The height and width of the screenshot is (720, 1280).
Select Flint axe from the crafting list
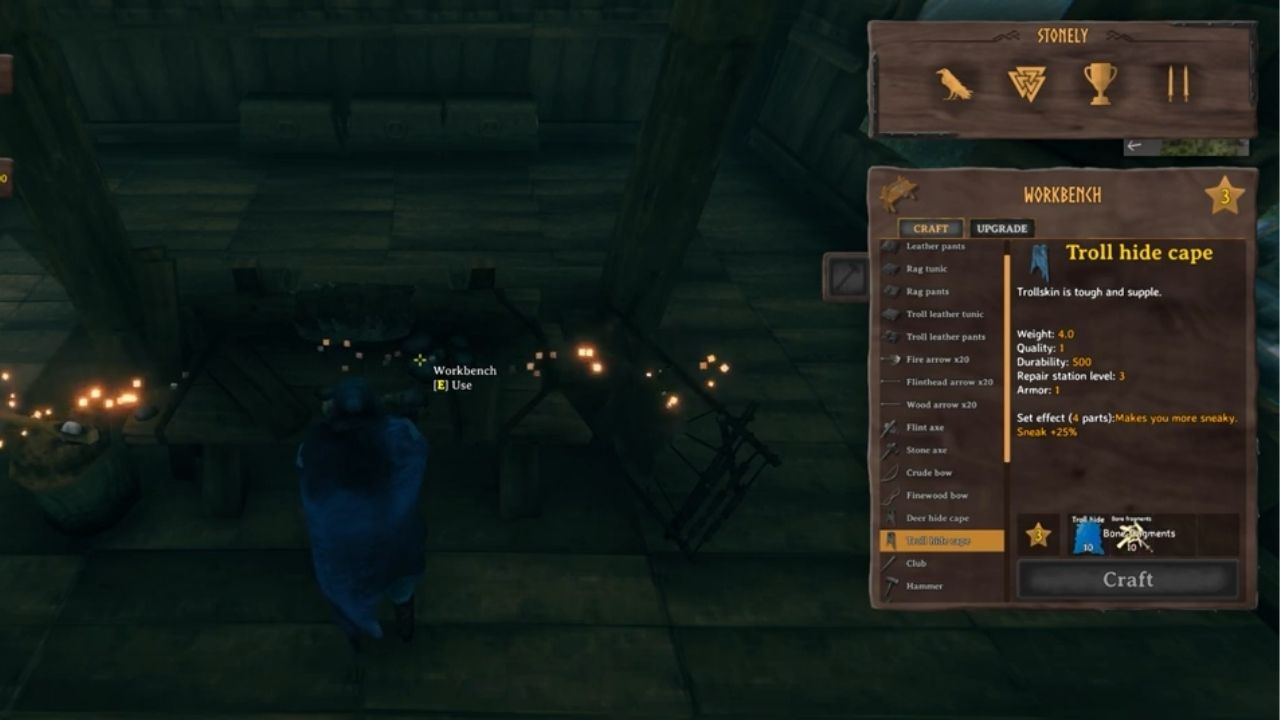tap(940, 427)
